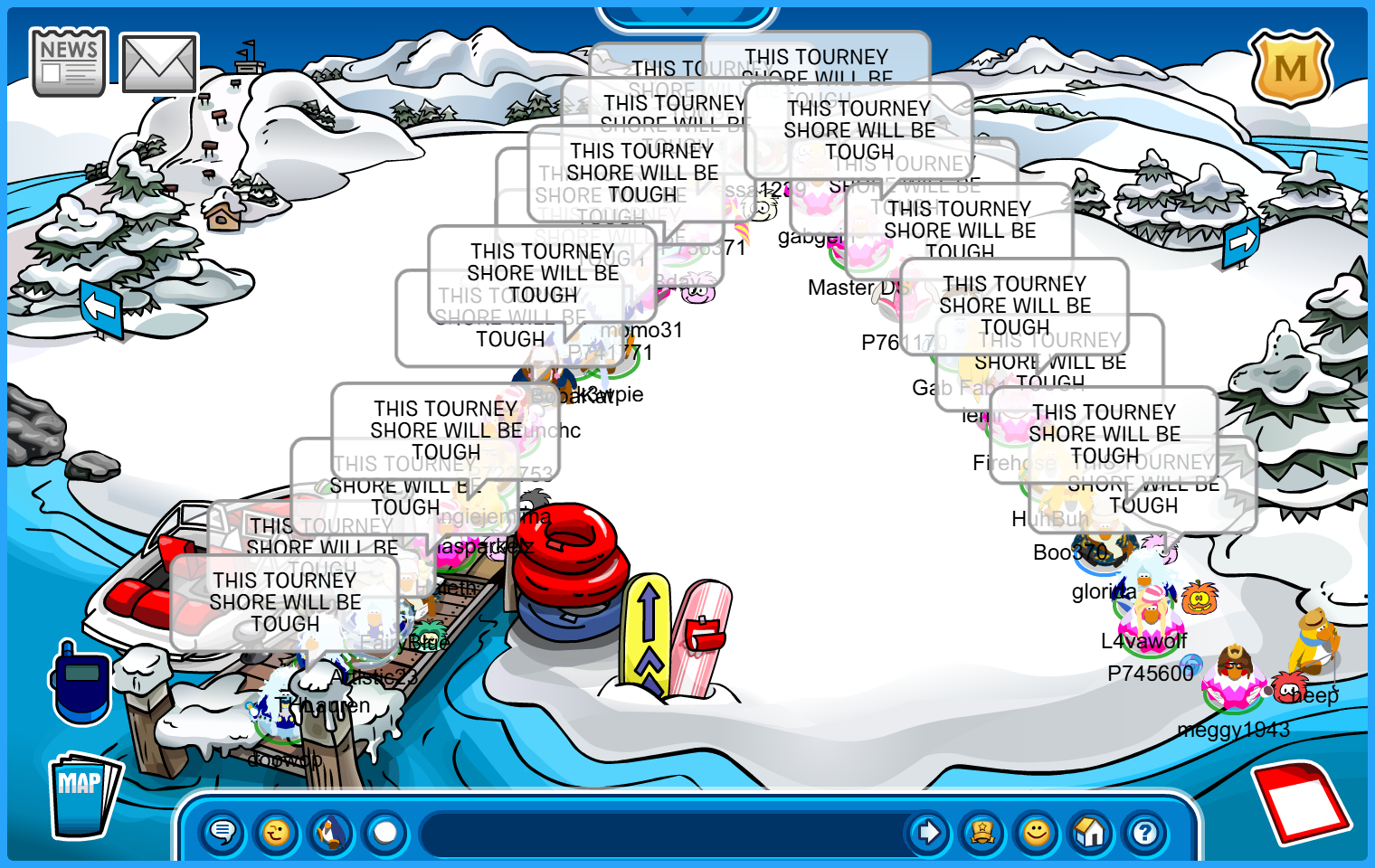The width and height of the screenshot is (1375, 868).
Task: Open the question mark help button
Action: point(1145,832)
